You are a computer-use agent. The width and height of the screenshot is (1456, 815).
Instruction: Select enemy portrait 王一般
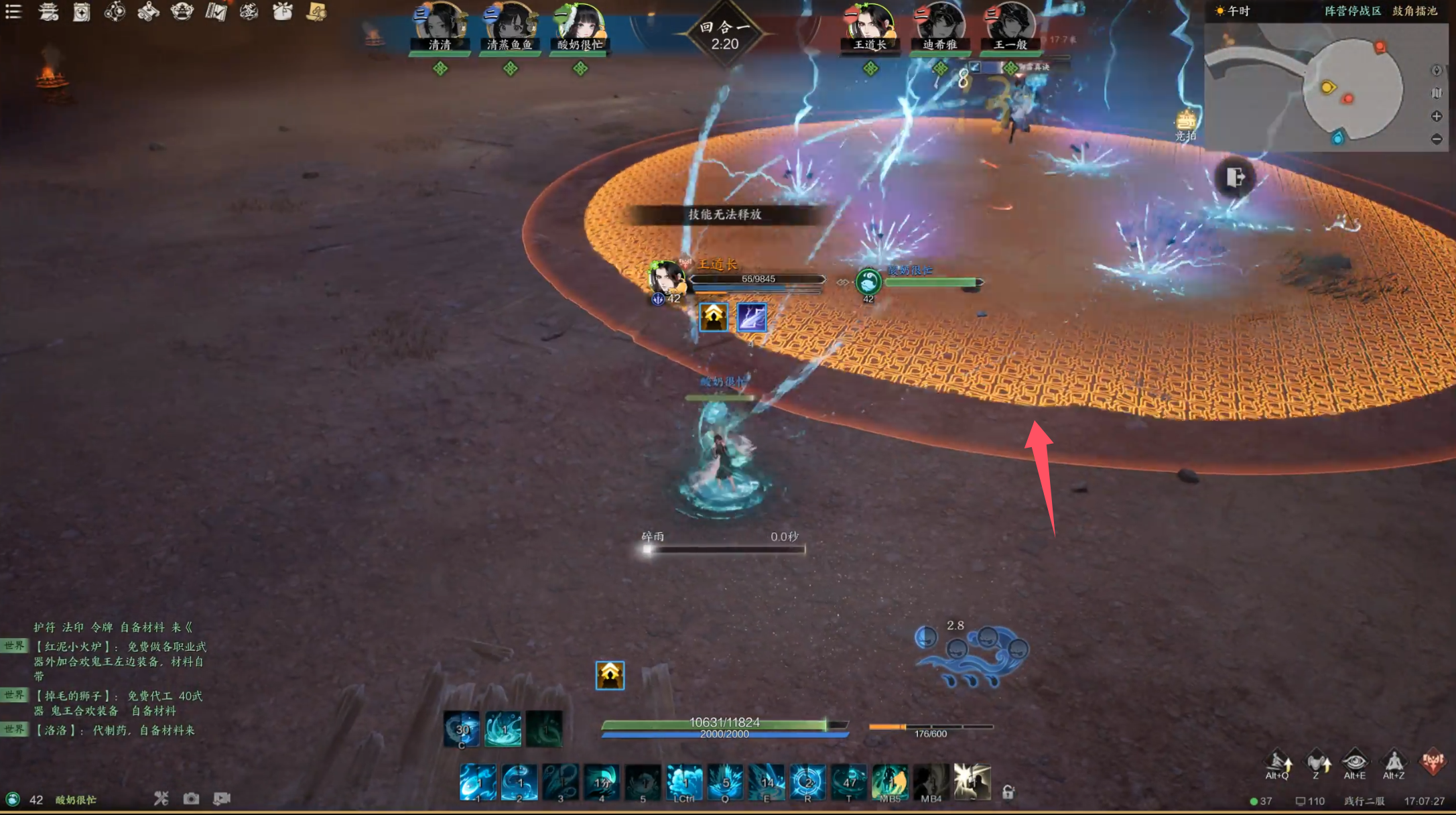click(x=1010, y=27)
